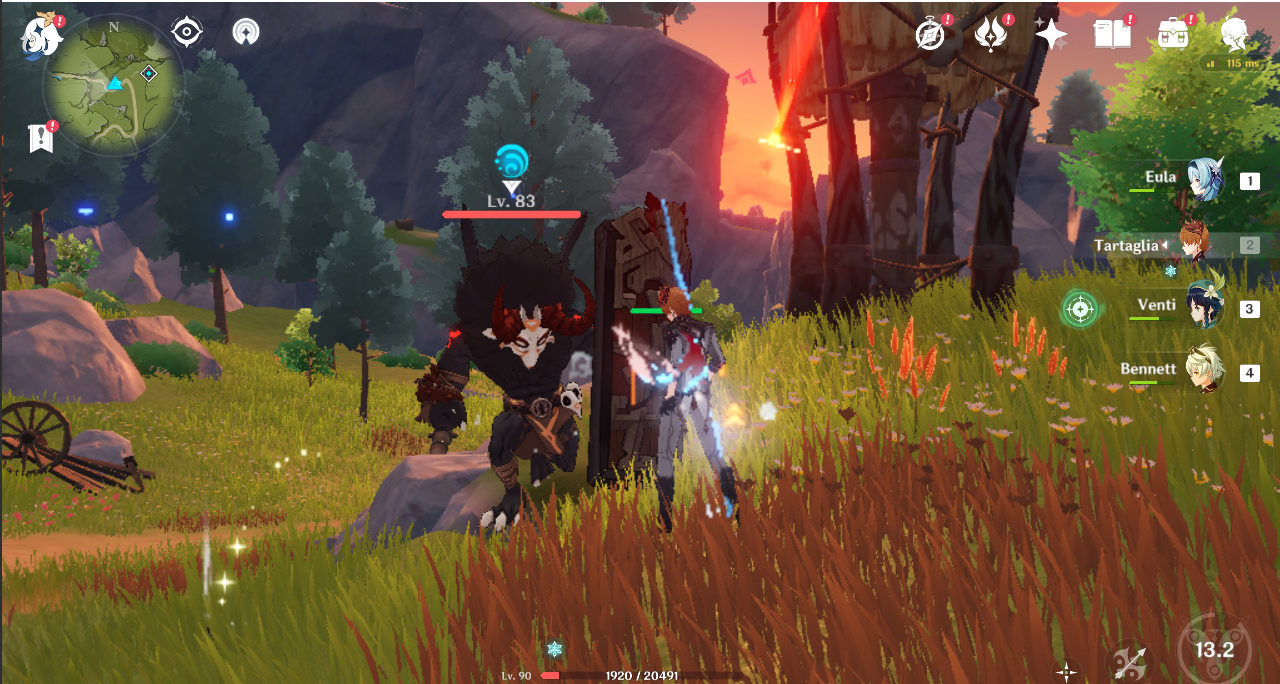The image size is (1280, 684).
Task: Trigger Venti's green Elemental Burst icon
Action: 1079,308
